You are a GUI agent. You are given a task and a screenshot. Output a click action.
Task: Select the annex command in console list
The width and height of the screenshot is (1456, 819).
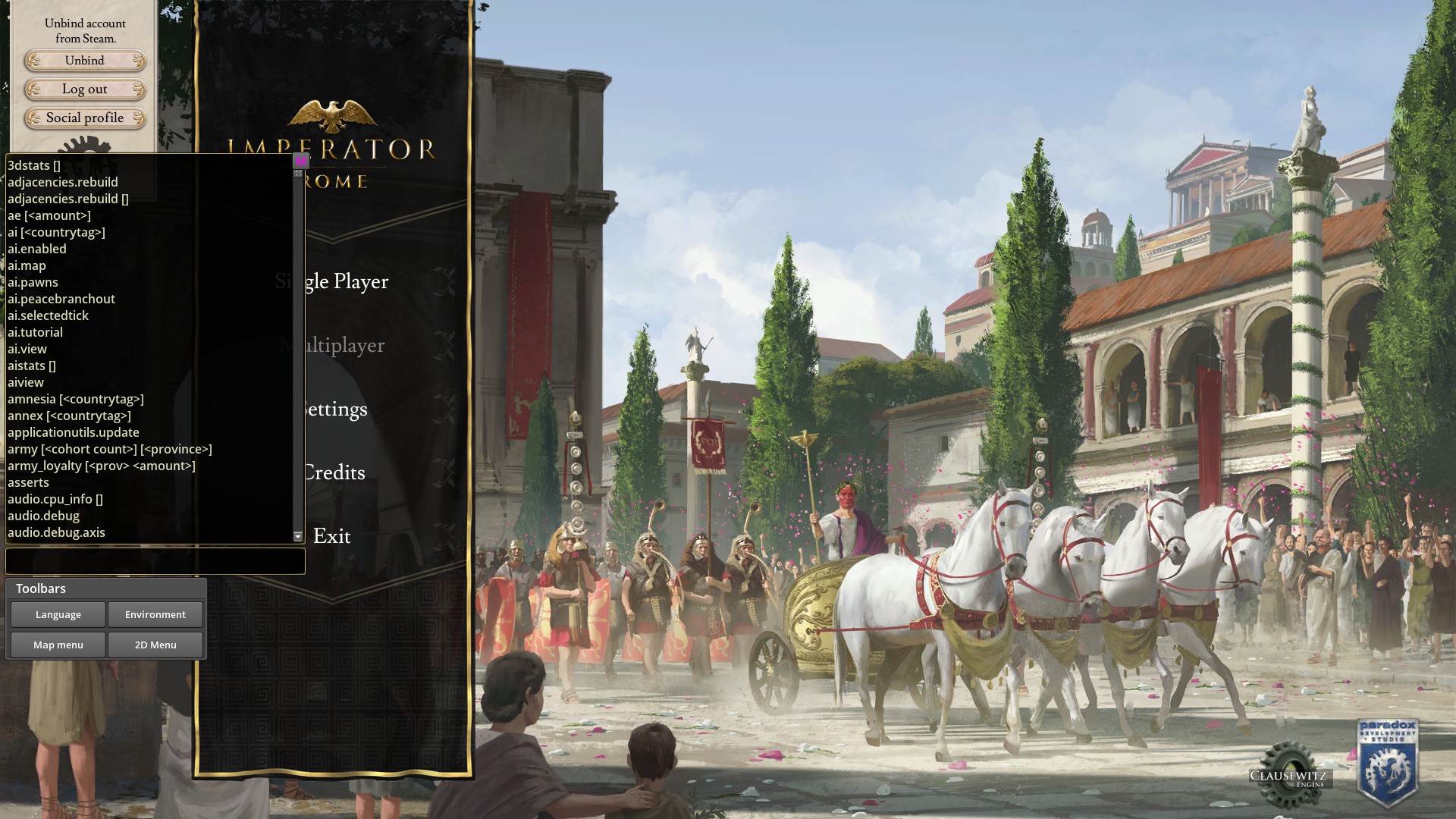point(69,416)
